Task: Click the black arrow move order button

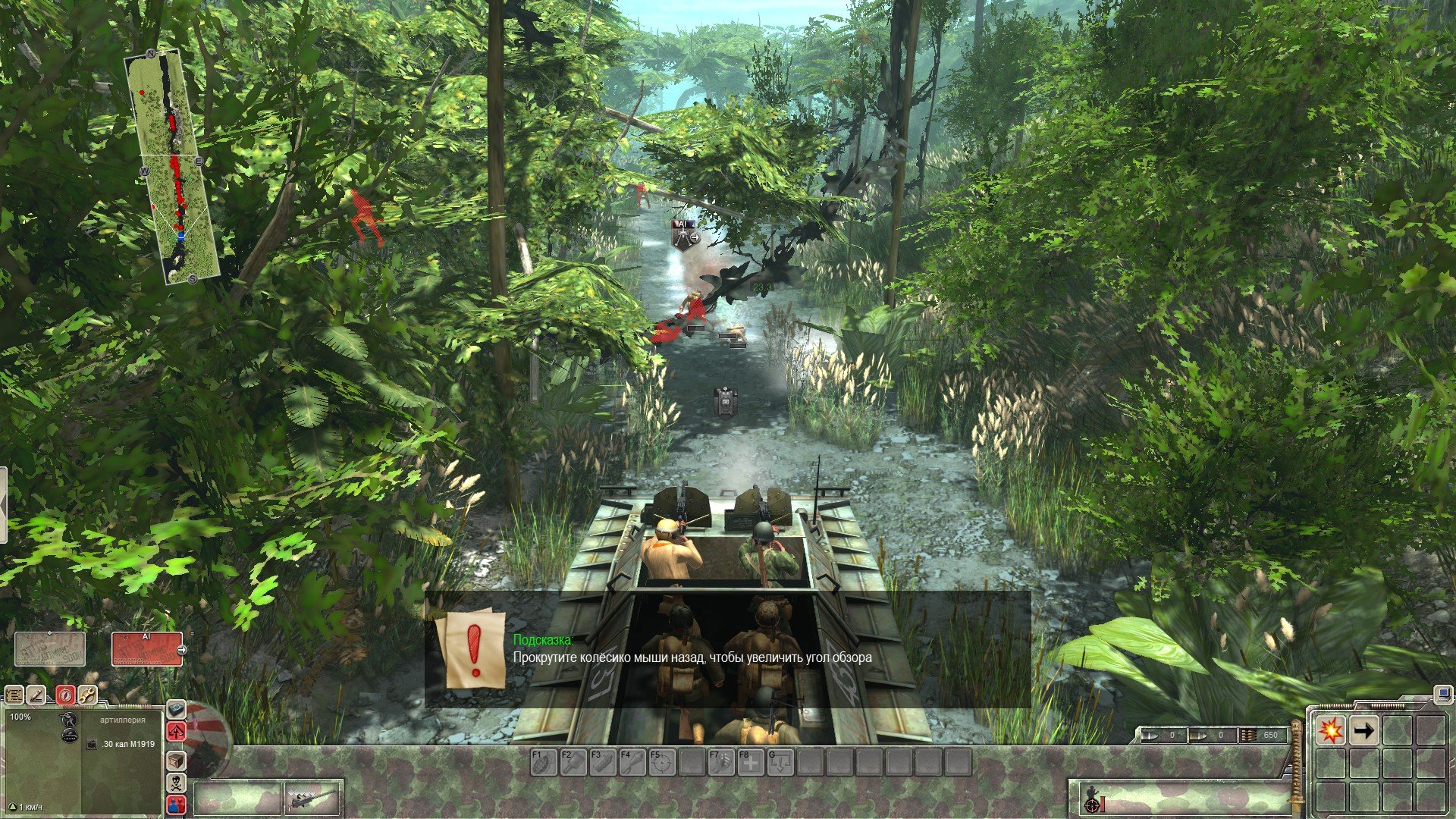Action: [x=1363, y=730]
